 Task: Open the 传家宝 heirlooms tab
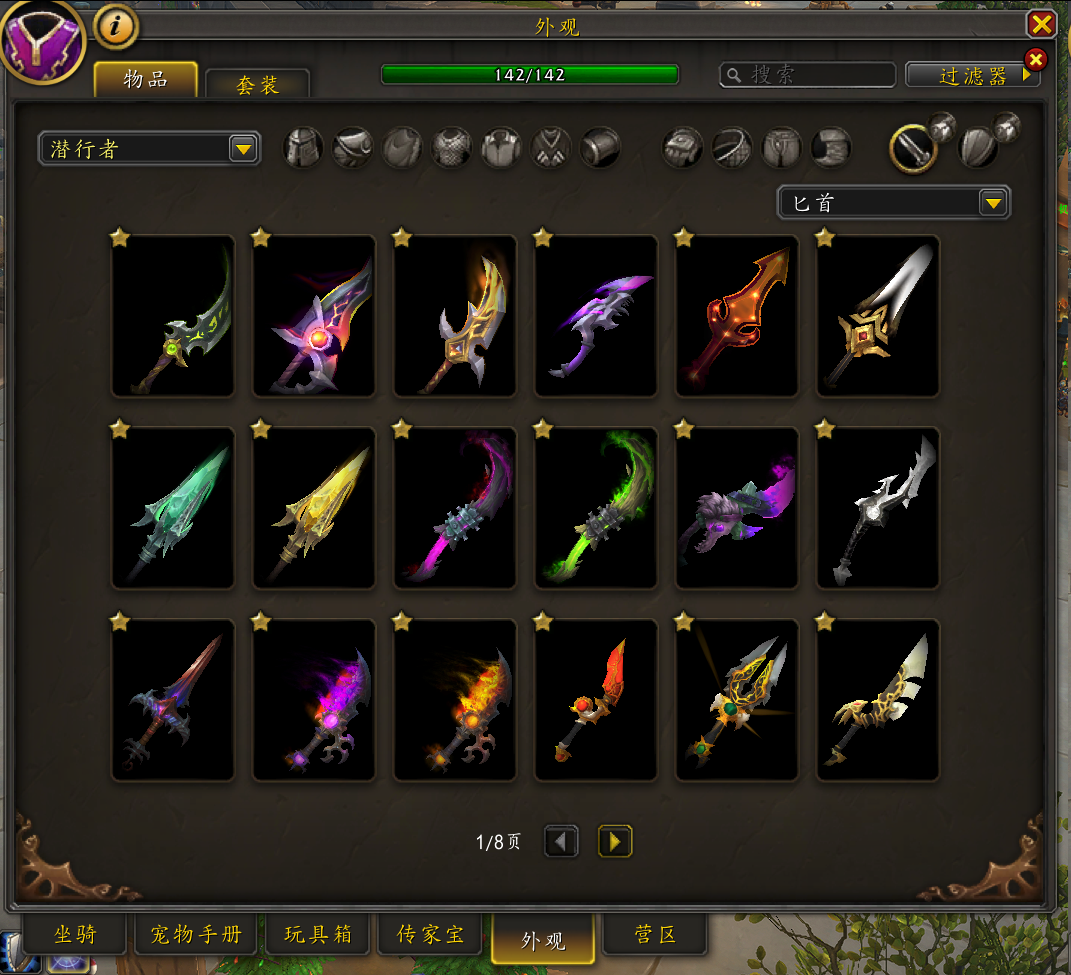click(431, 936)
